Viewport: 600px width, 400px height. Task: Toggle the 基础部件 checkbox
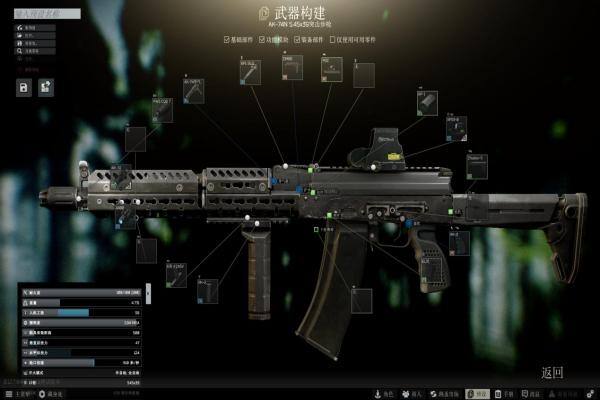(227, 41)
